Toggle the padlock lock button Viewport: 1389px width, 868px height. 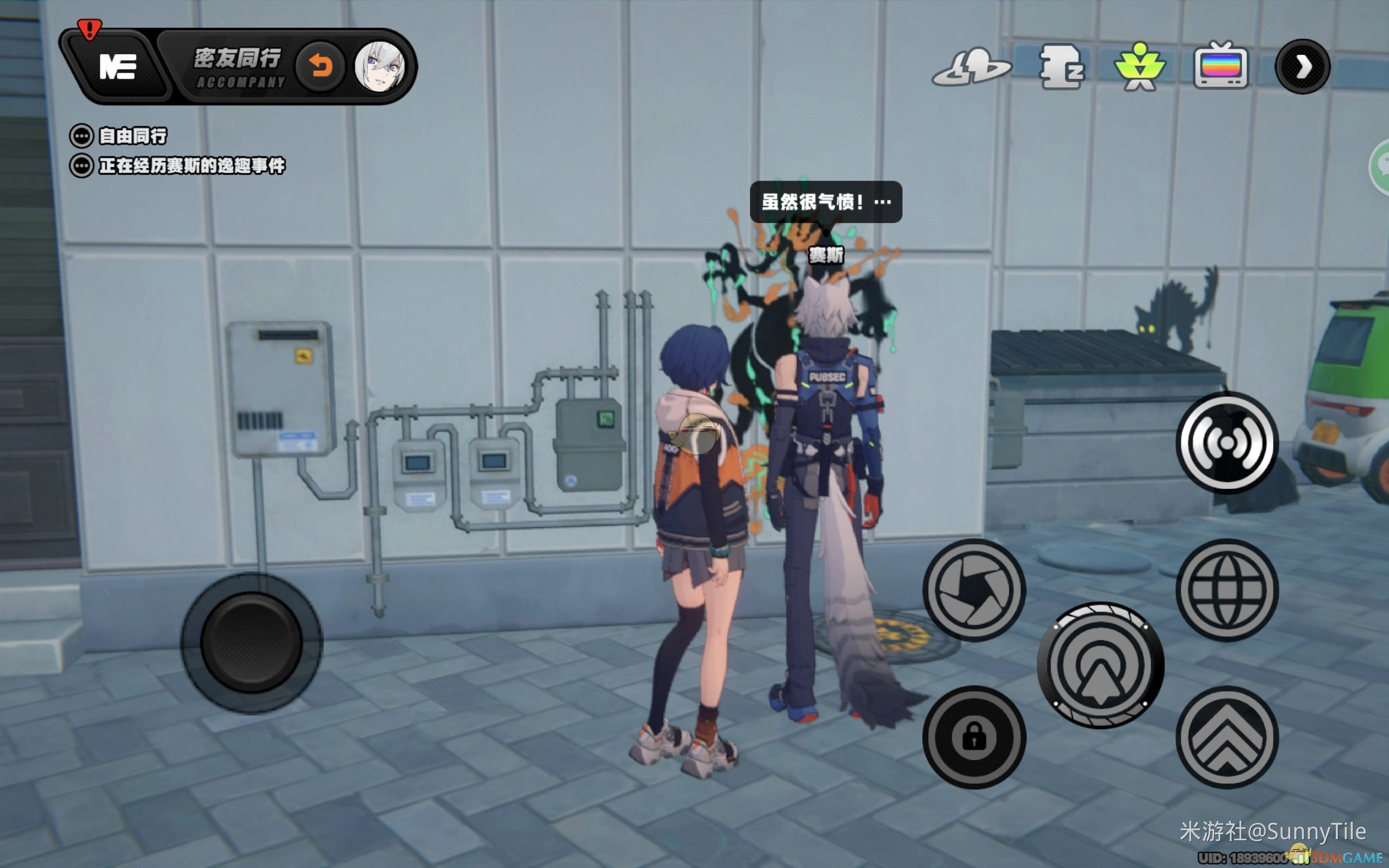tap(974, 737)
